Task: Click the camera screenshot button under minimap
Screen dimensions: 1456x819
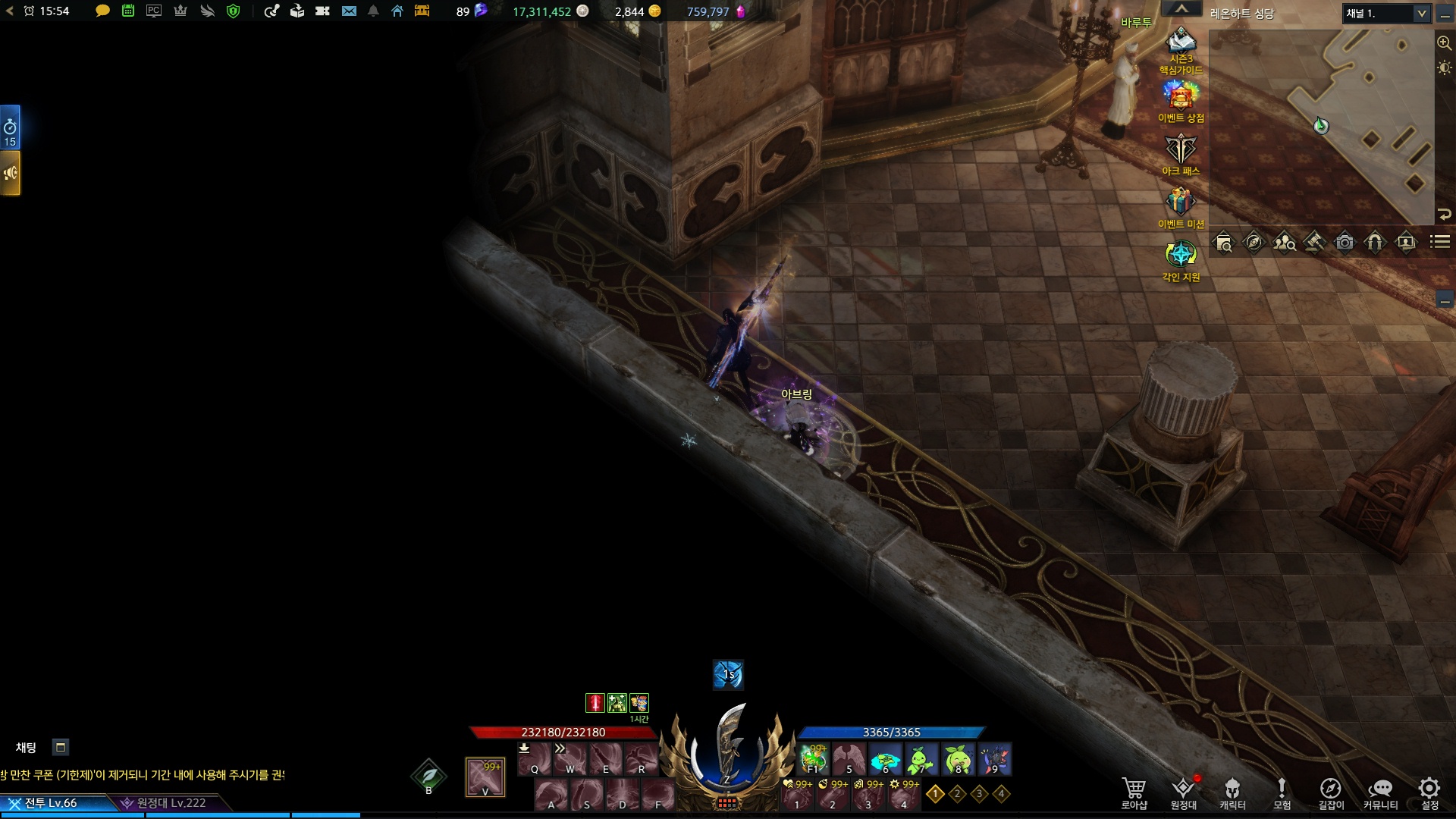Action: (x=1345, y=243)
